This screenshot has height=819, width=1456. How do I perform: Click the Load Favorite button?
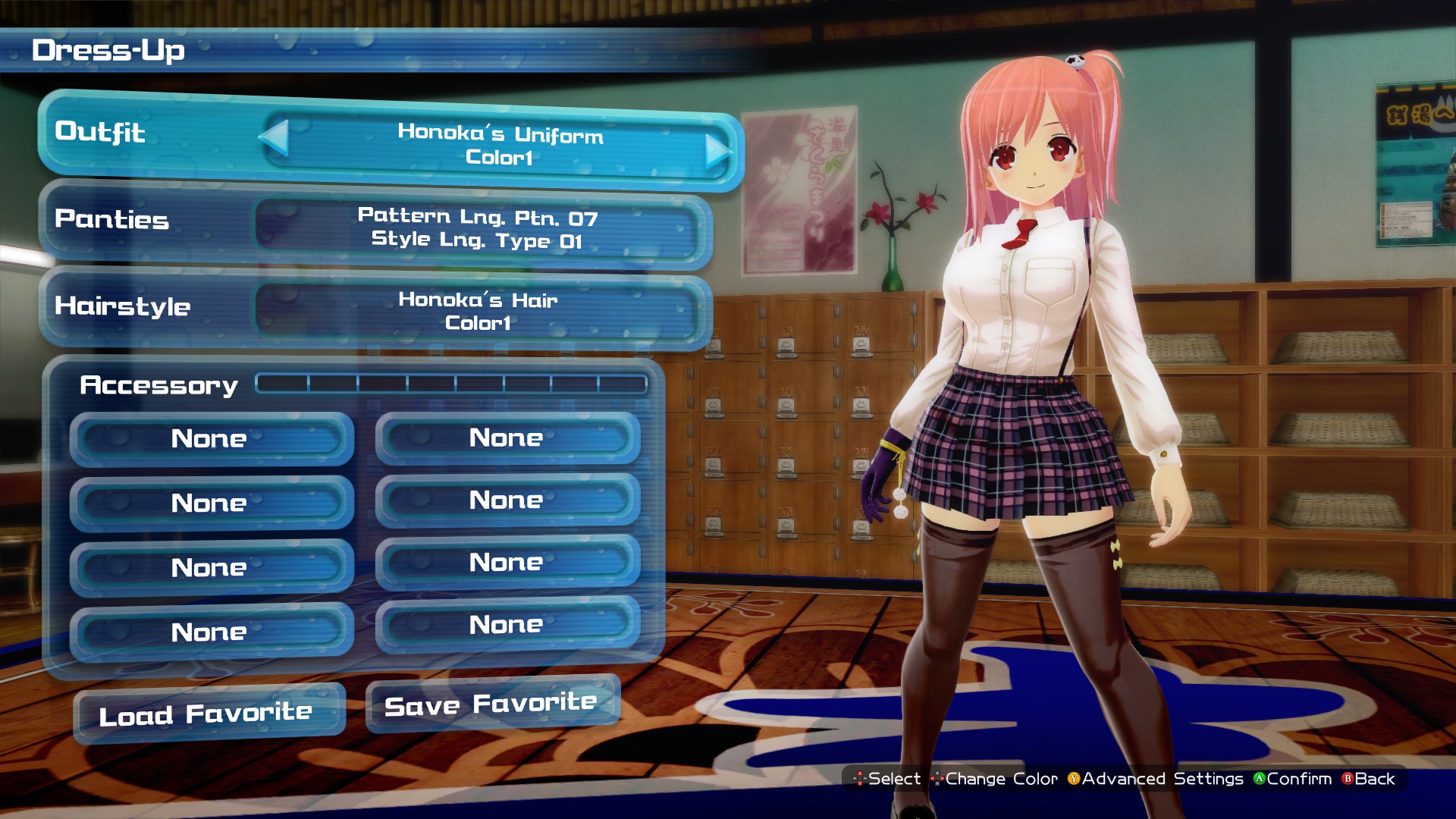tap(206, 711)
